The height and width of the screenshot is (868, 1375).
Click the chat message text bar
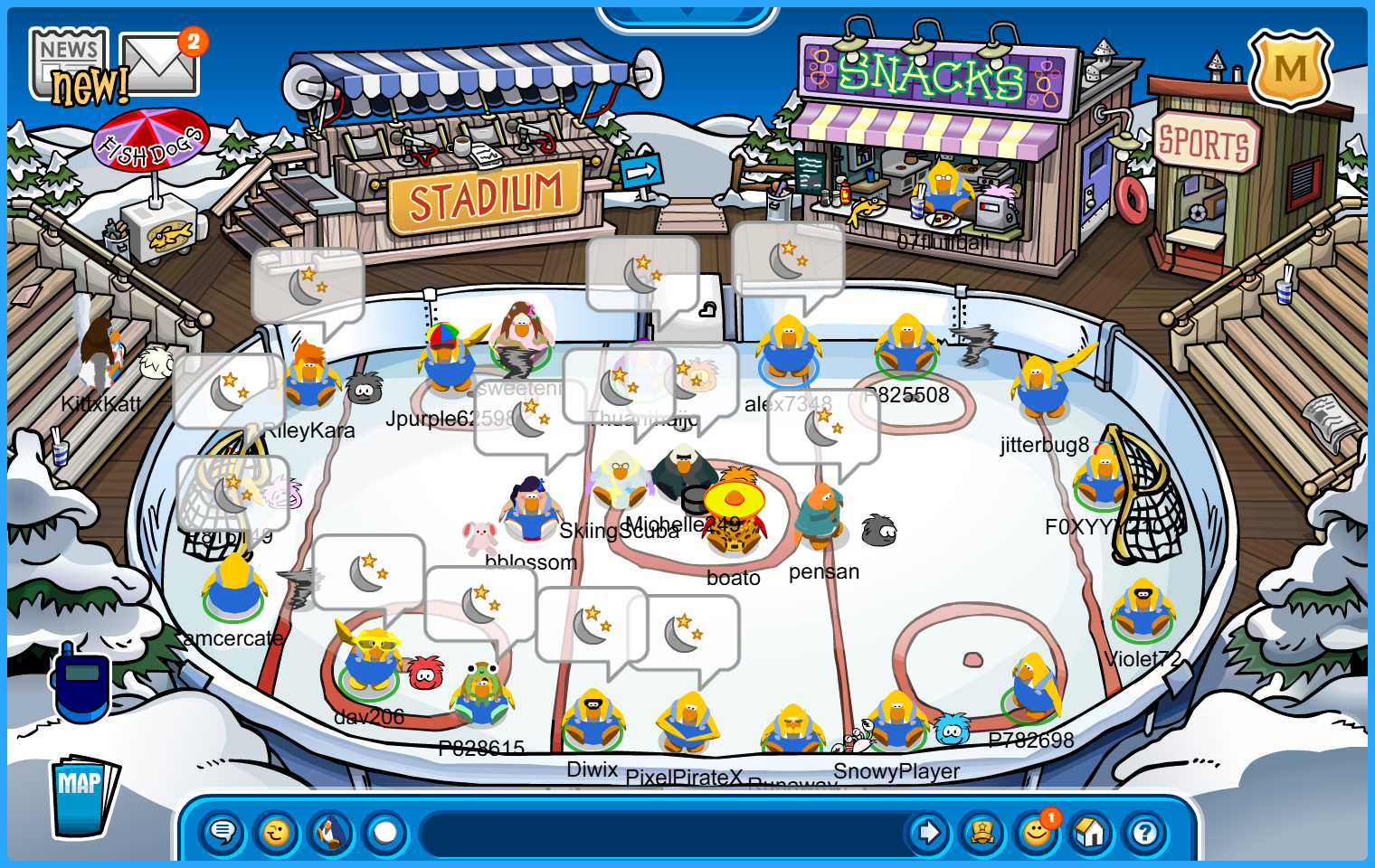660,832
